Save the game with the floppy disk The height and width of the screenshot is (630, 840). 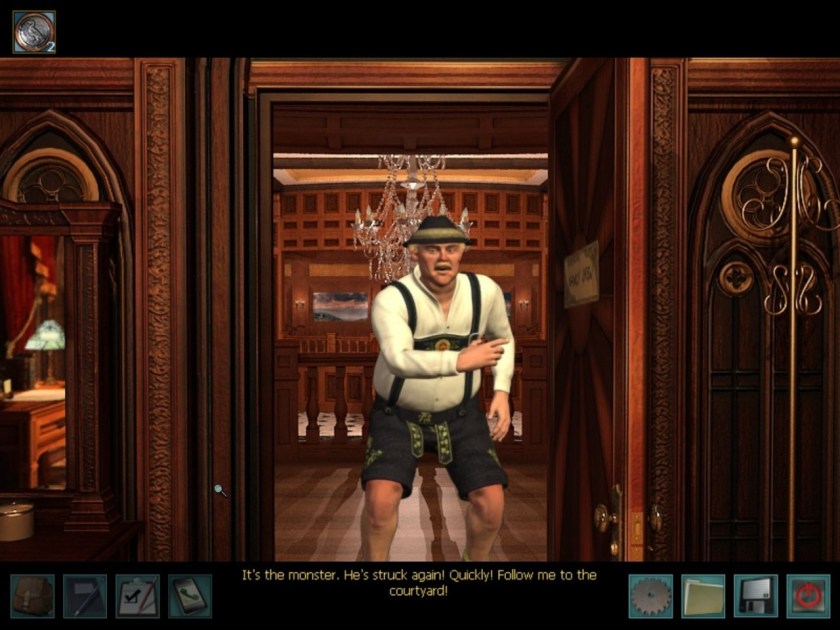(755, 596)
